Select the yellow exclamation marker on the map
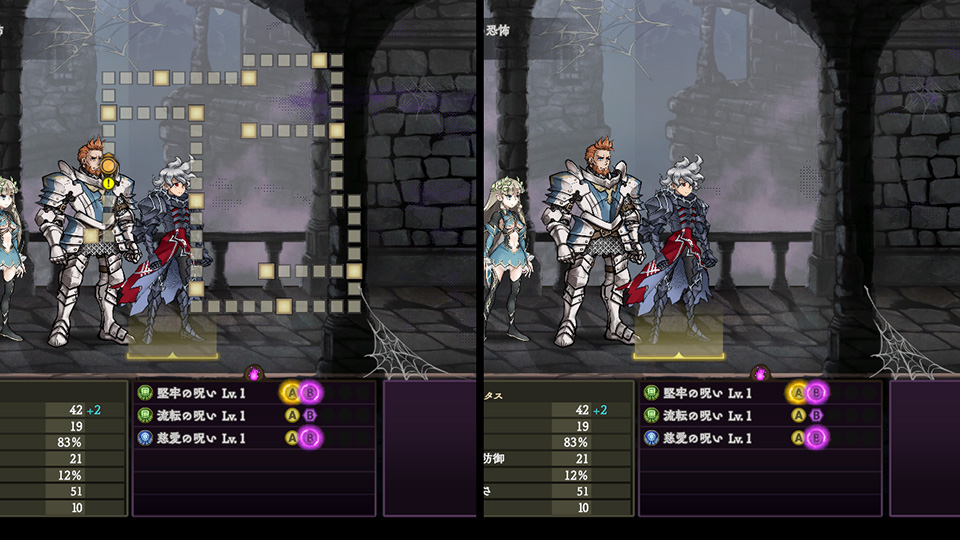Screen dimensions: 960x540 pos(108,182)
